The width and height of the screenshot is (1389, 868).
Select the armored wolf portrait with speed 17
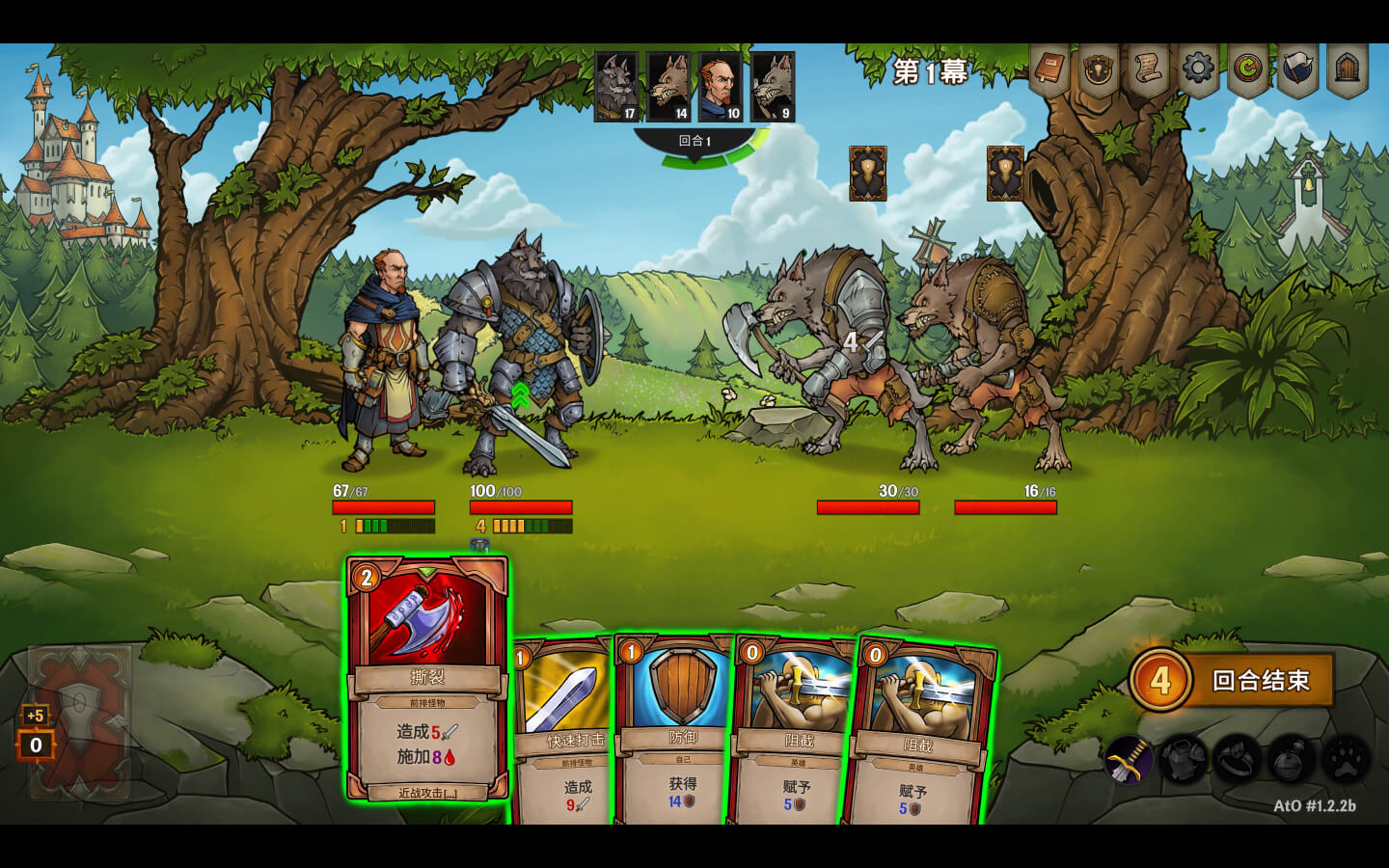click(616, 87)
